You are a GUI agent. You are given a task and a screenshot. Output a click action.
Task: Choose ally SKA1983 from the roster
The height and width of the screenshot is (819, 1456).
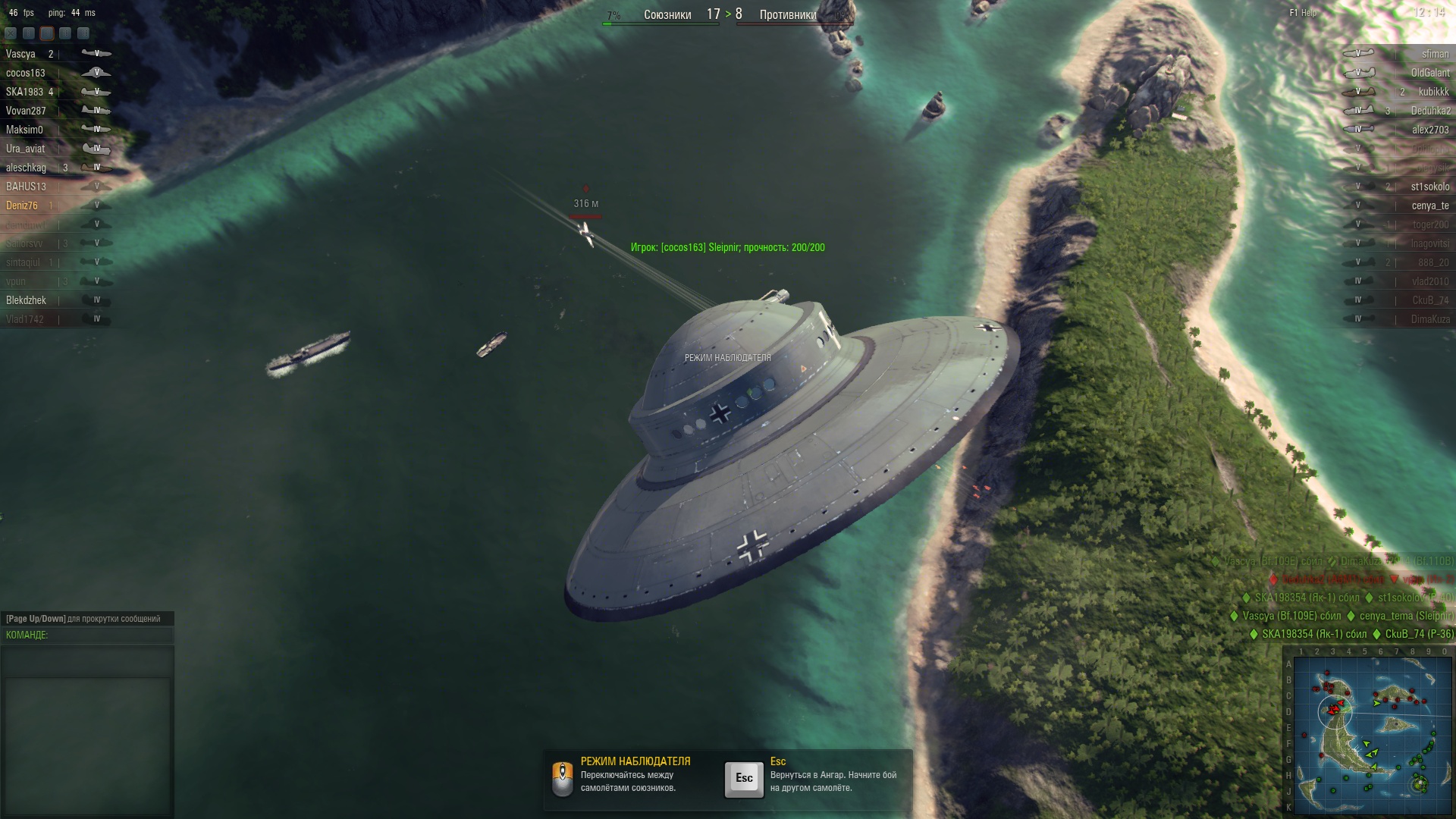coord(24,92)
